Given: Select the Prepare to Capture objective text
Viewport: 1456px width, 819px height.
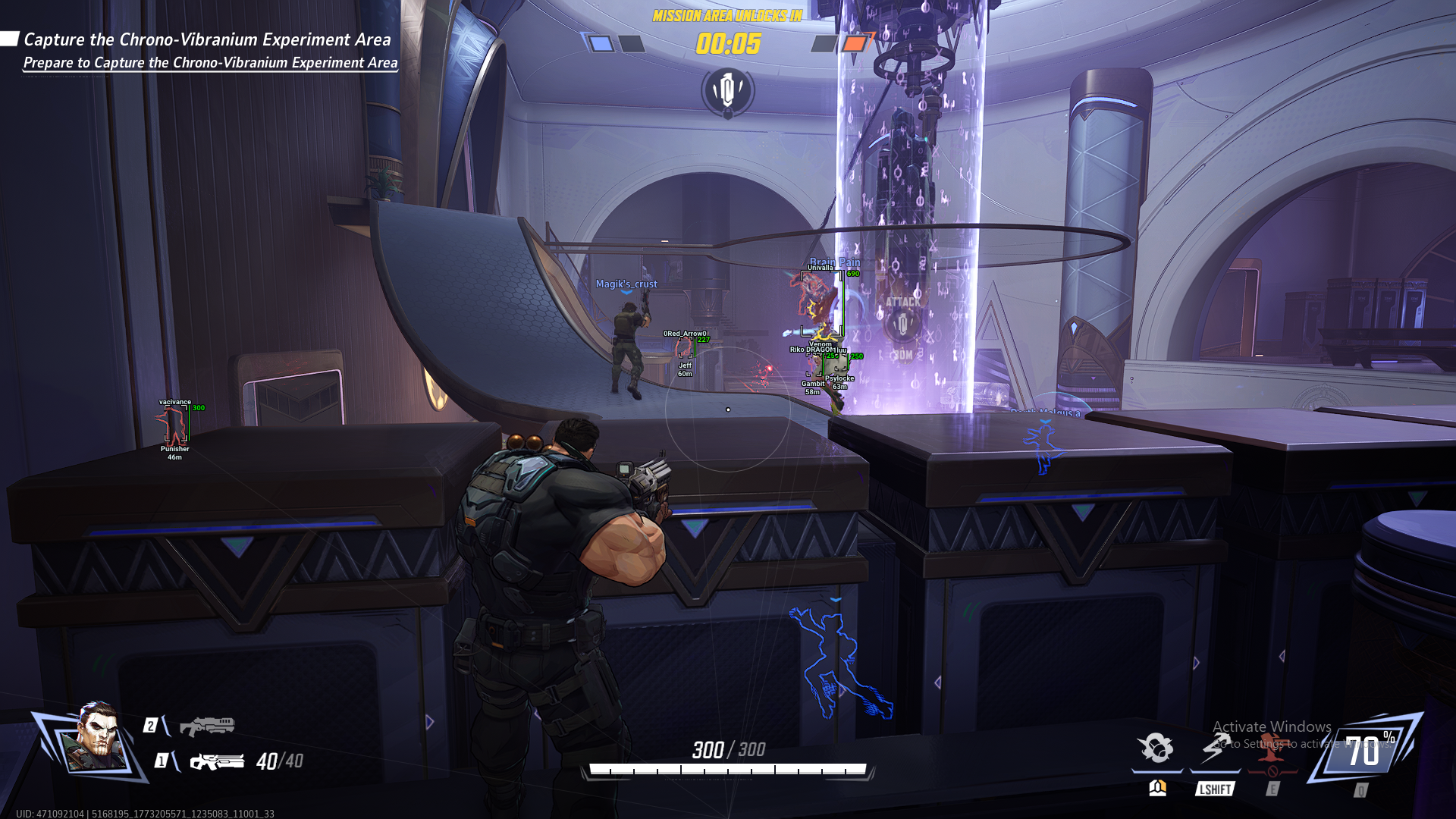Looking at the screenshot, I should 209,64.
